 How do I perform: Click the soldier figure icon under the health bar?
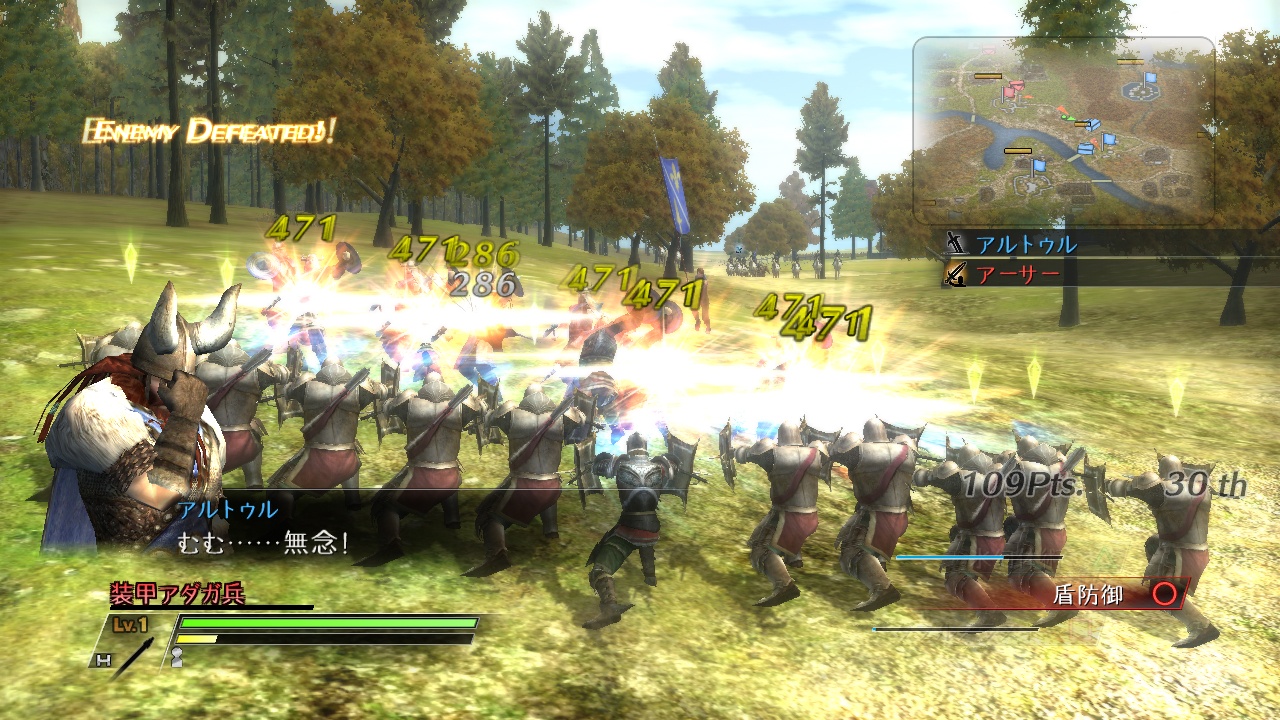177,656
